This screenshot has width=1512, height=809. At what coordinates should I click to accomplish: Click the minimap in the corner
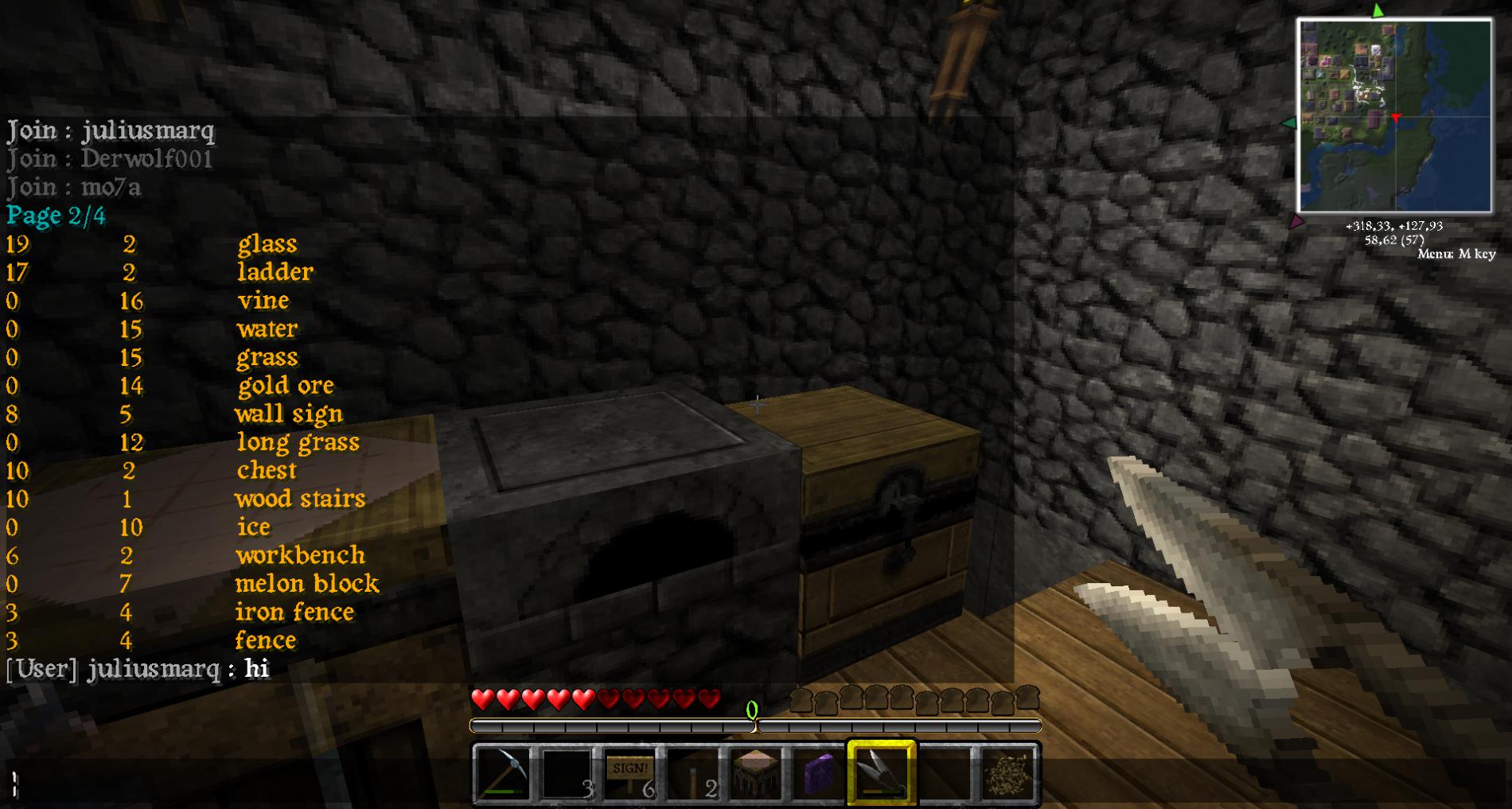point(1394,116)
